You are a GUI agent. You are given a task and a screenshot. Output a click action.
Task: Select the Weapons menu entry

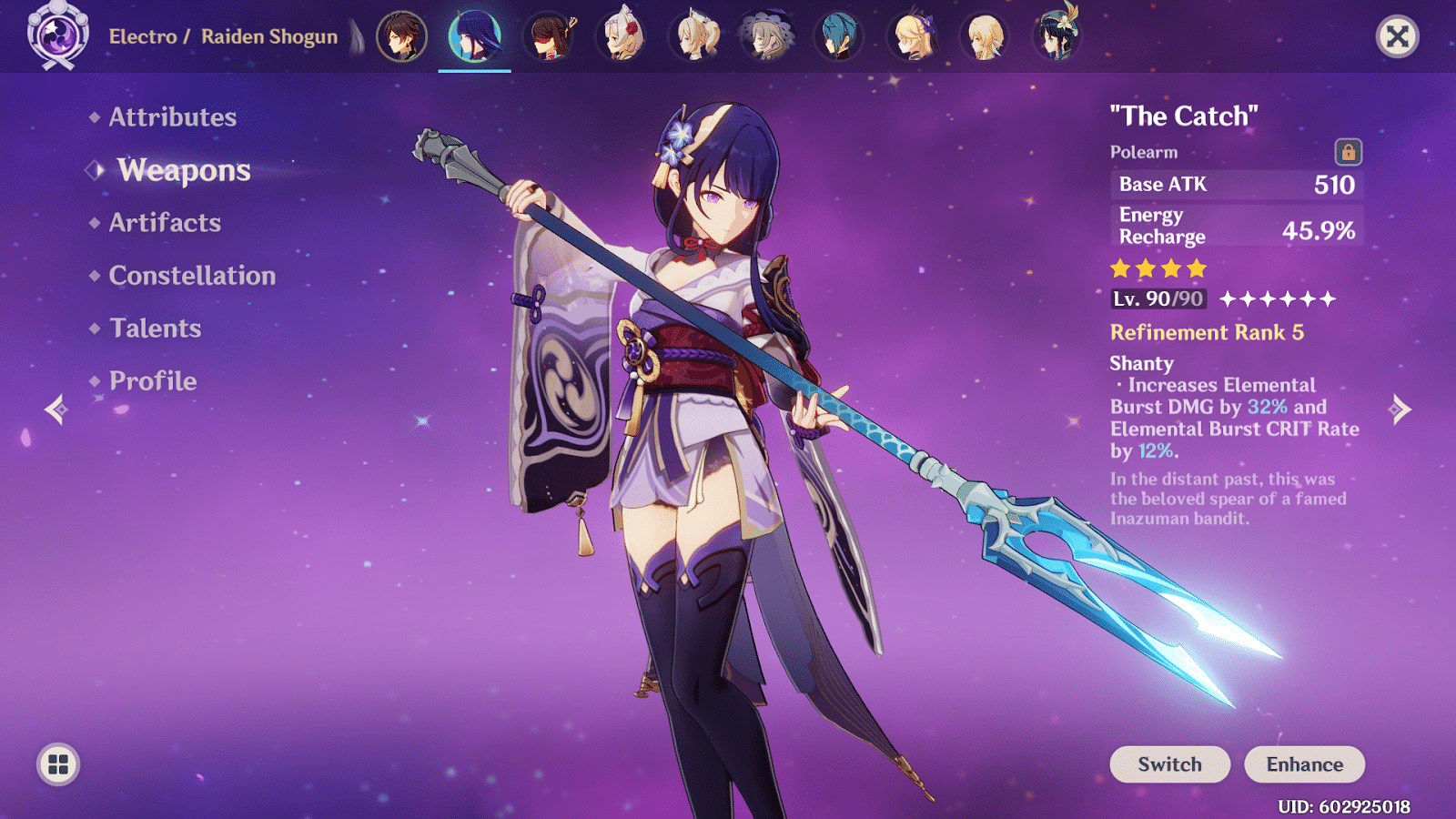(183, 170)
